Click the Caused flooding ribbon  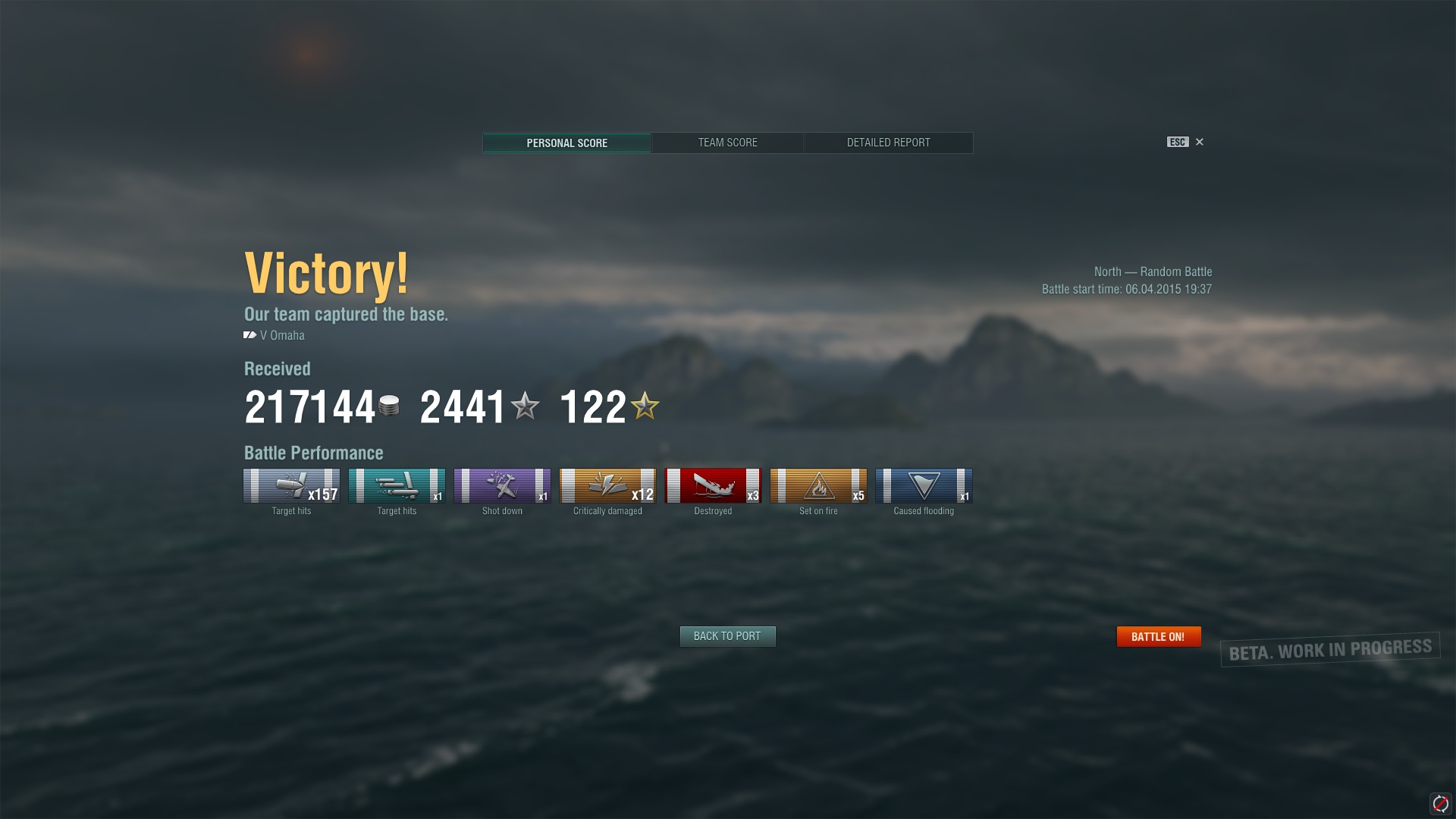click(924, 486)
